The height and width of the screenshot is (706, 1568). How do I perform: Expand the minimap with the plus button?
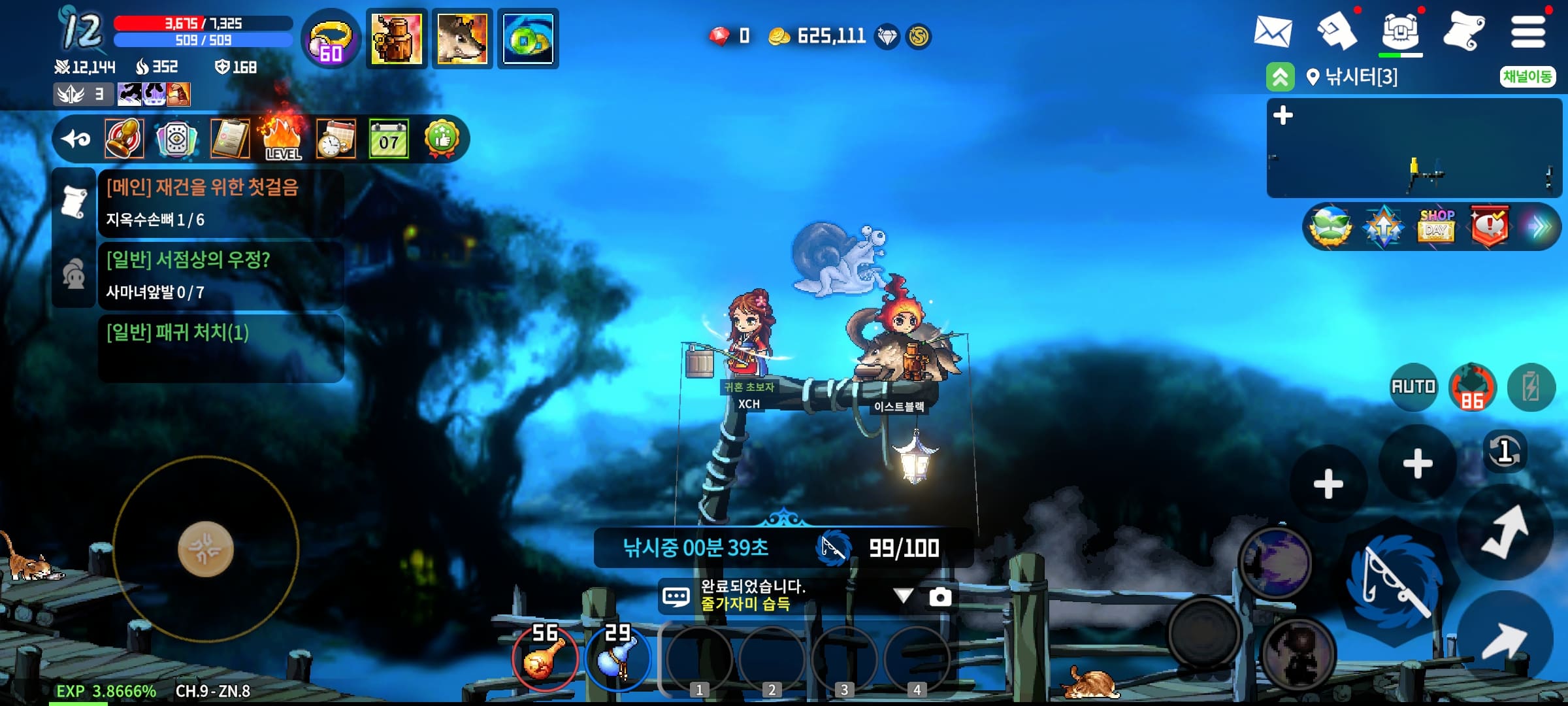pyautogui.click(x=1283, y=116)
